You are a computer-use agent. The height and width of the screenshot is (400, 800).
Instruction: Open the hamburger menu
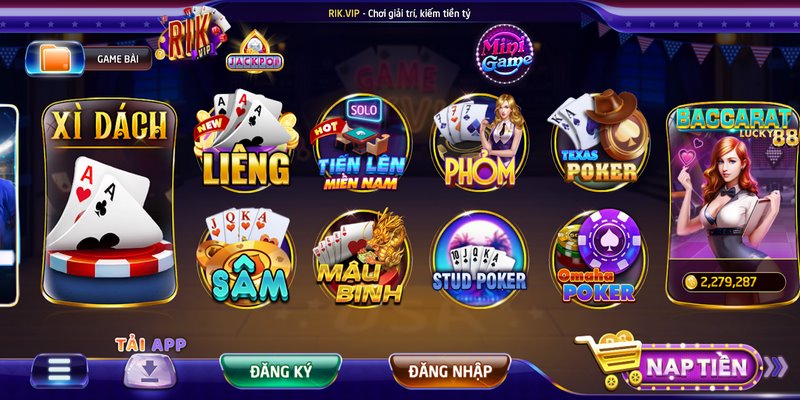click(x=59, y=371)
